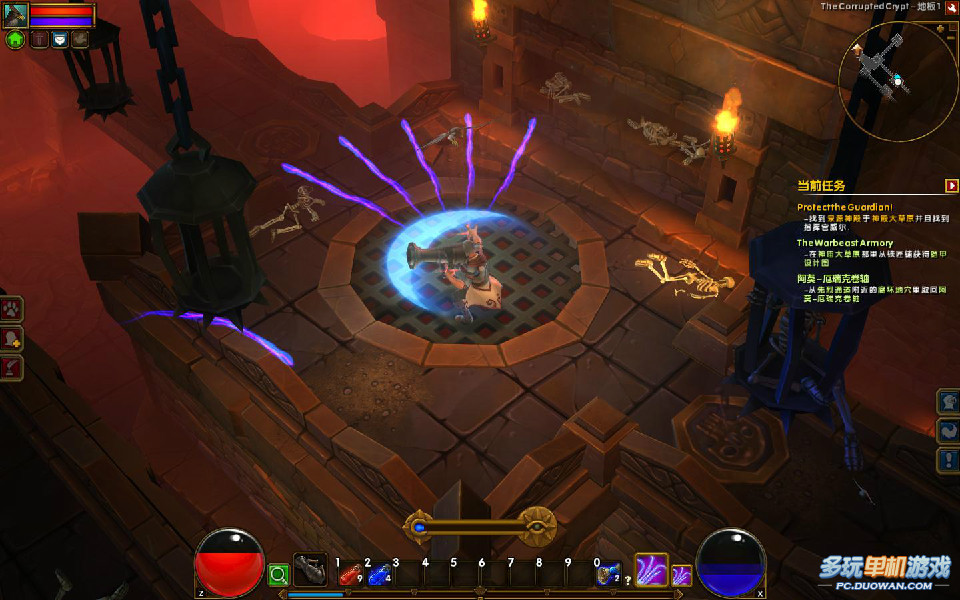Open the paw print pet panel
The height and width of the screenshot is (600, 960).
point(12,310)
